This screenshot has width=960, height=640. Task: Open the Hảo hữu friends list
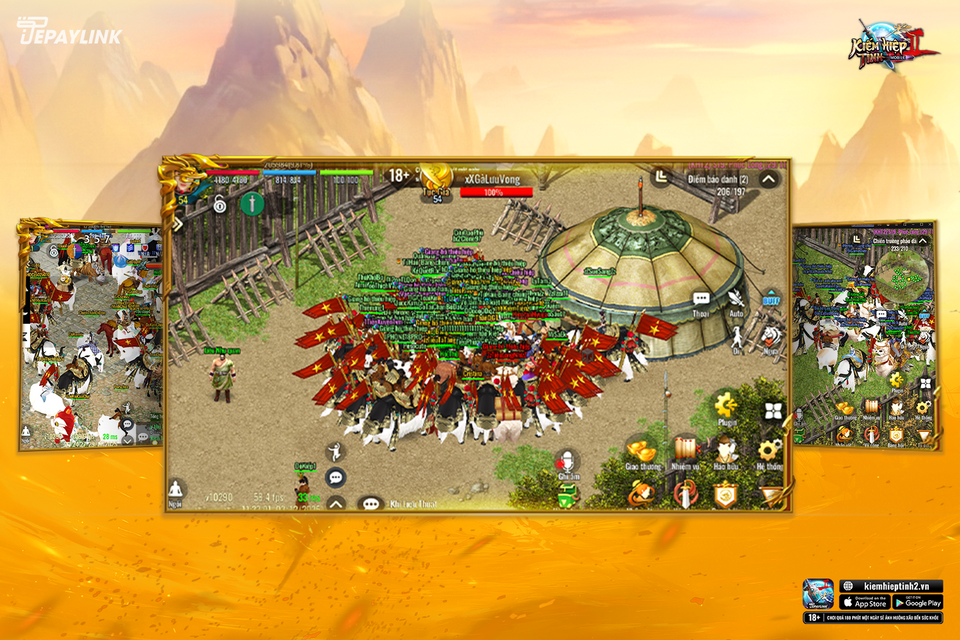click(727, 451)
